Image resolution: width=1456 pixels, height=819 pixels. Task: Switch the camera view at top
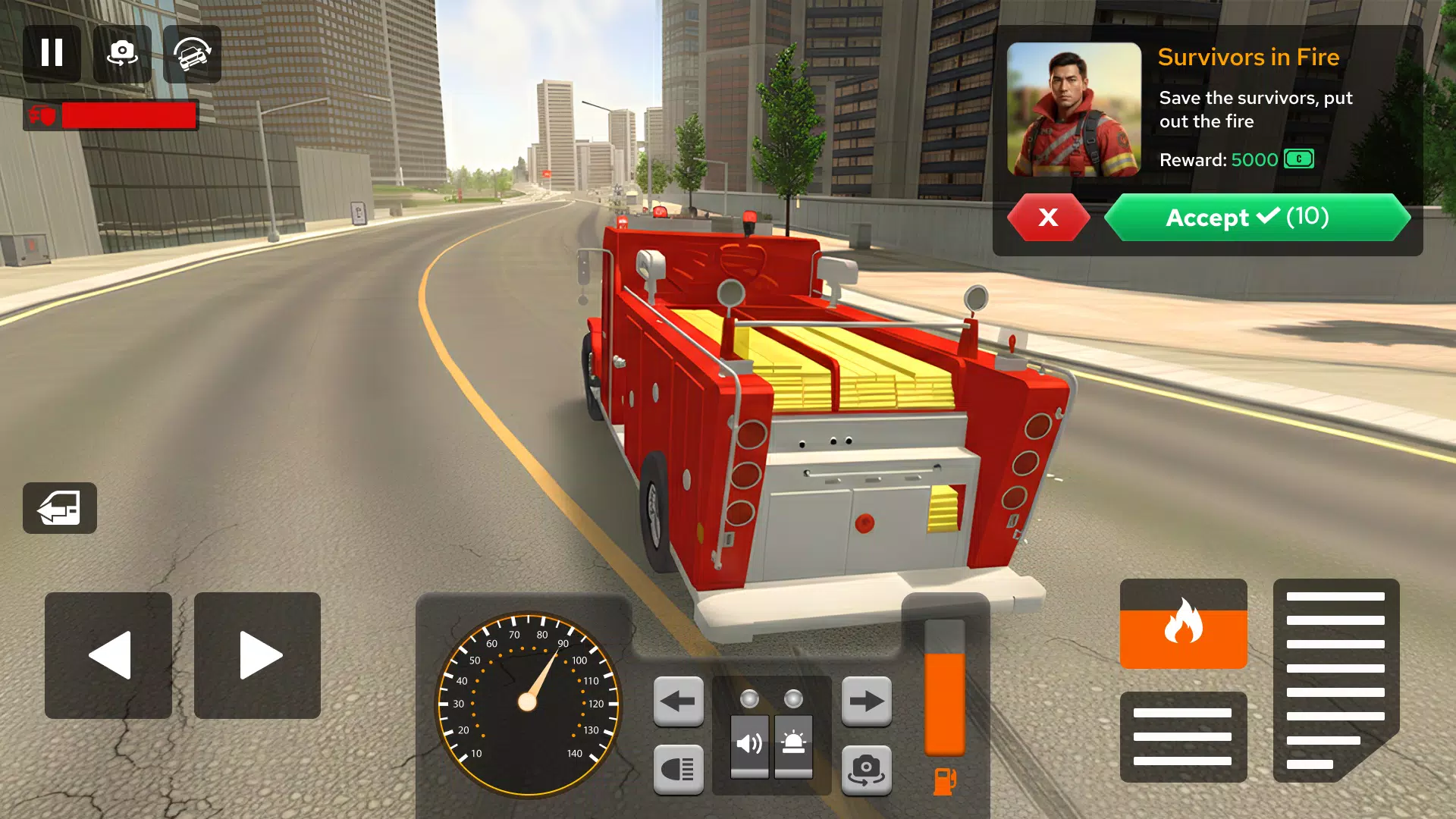[x=122, y=53]
